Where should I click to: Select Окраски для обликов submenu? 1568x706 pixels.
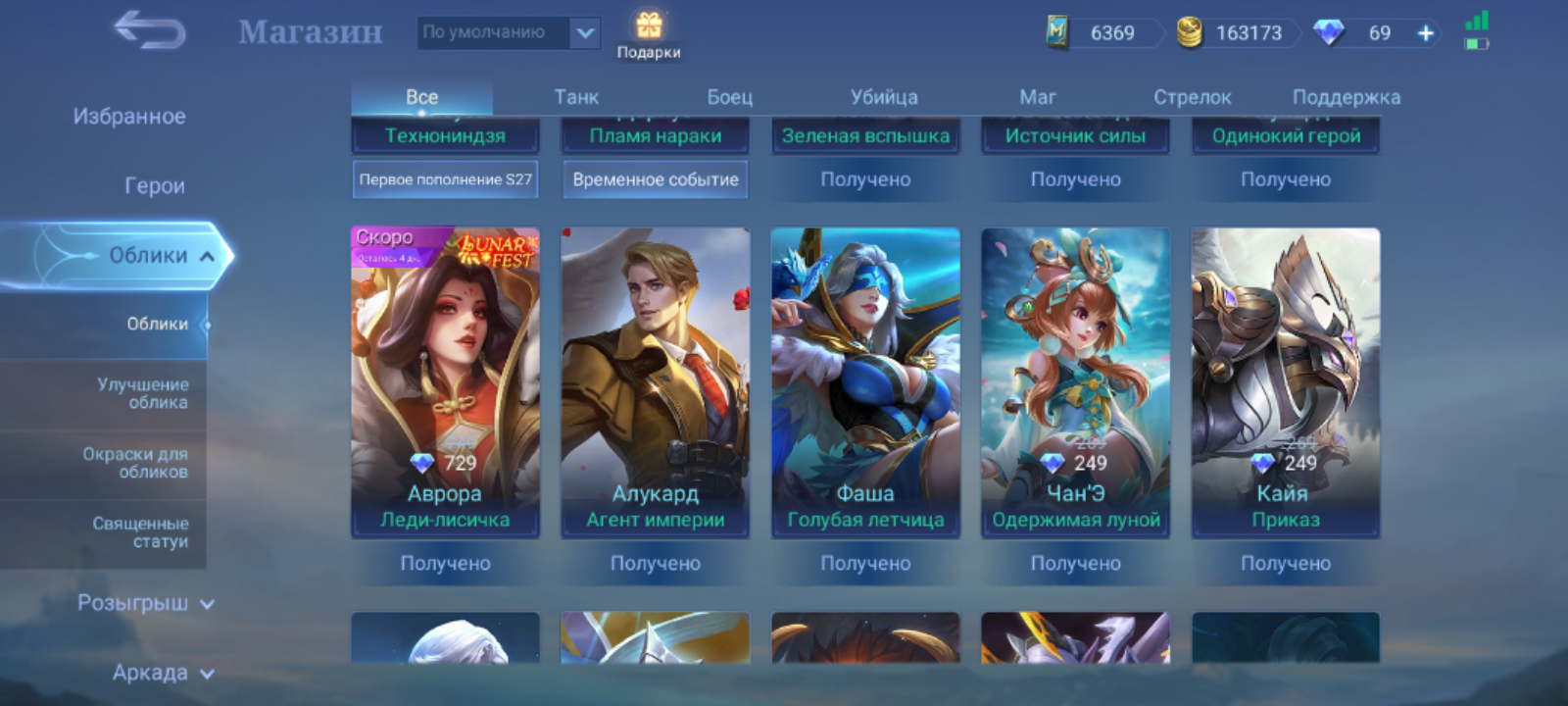[135, 463]
